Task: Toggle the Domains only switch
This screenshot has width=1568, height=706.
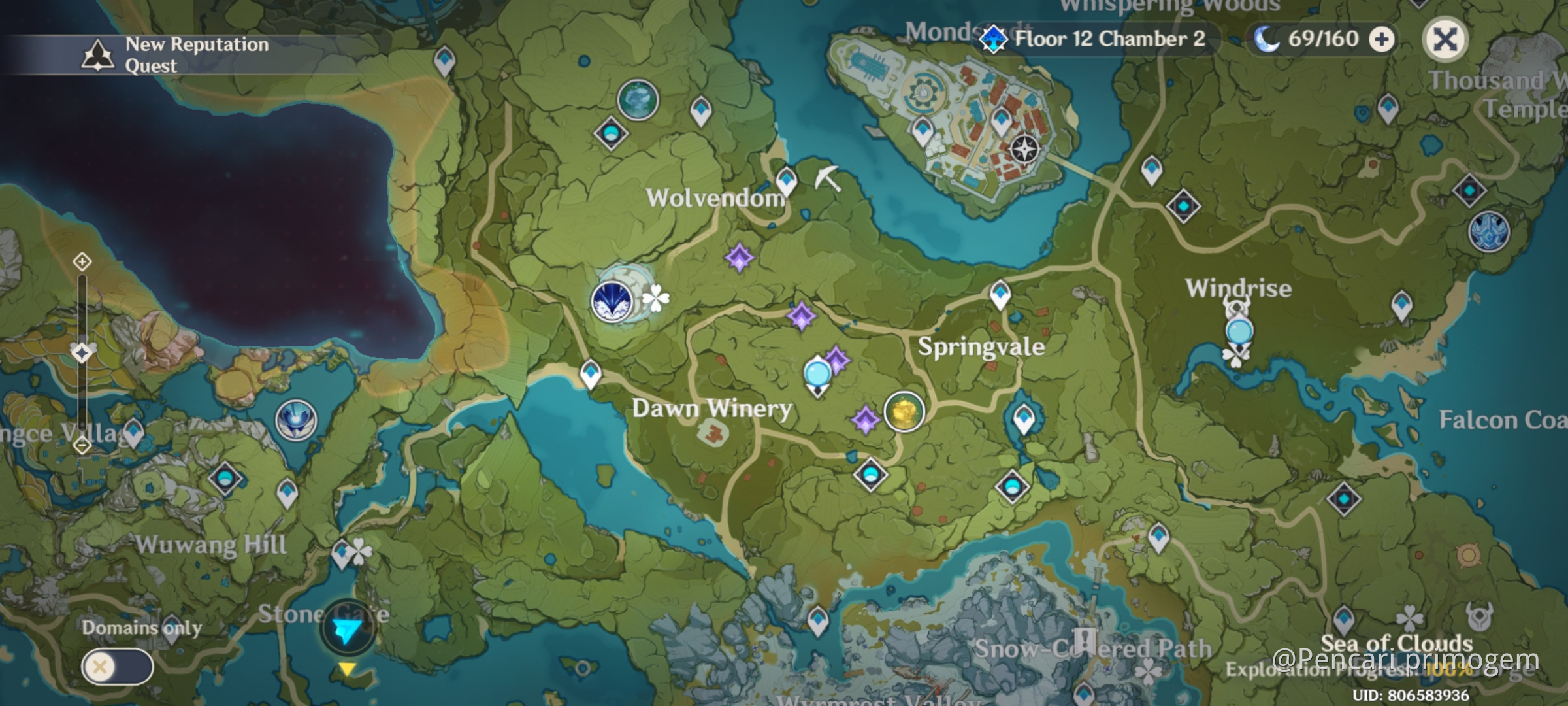Action: coord(118,667)
